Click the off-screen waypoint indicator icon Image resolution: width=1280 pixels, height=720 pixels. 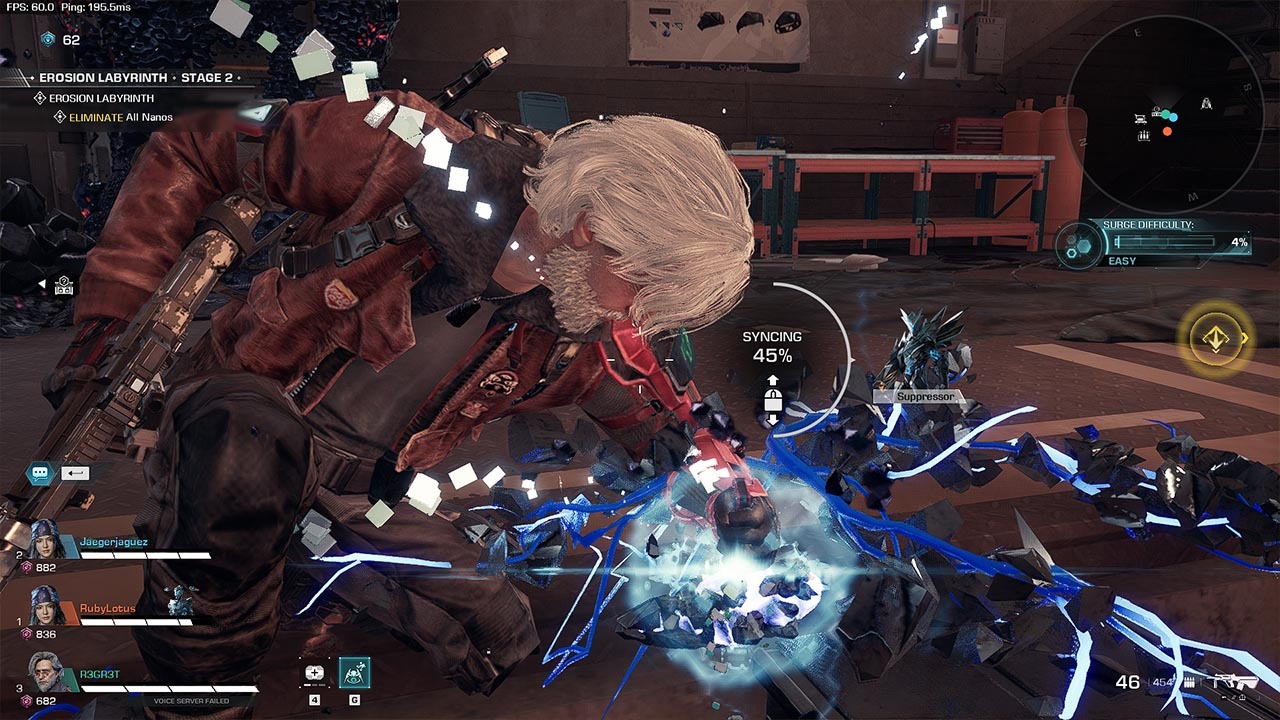pyautogui.click(x=63, y=285)
